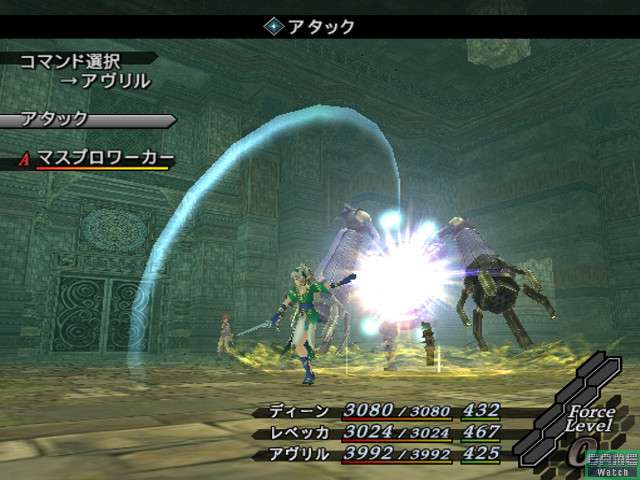
Task: Select レベッカ's party status row
Action: point(385,432)
